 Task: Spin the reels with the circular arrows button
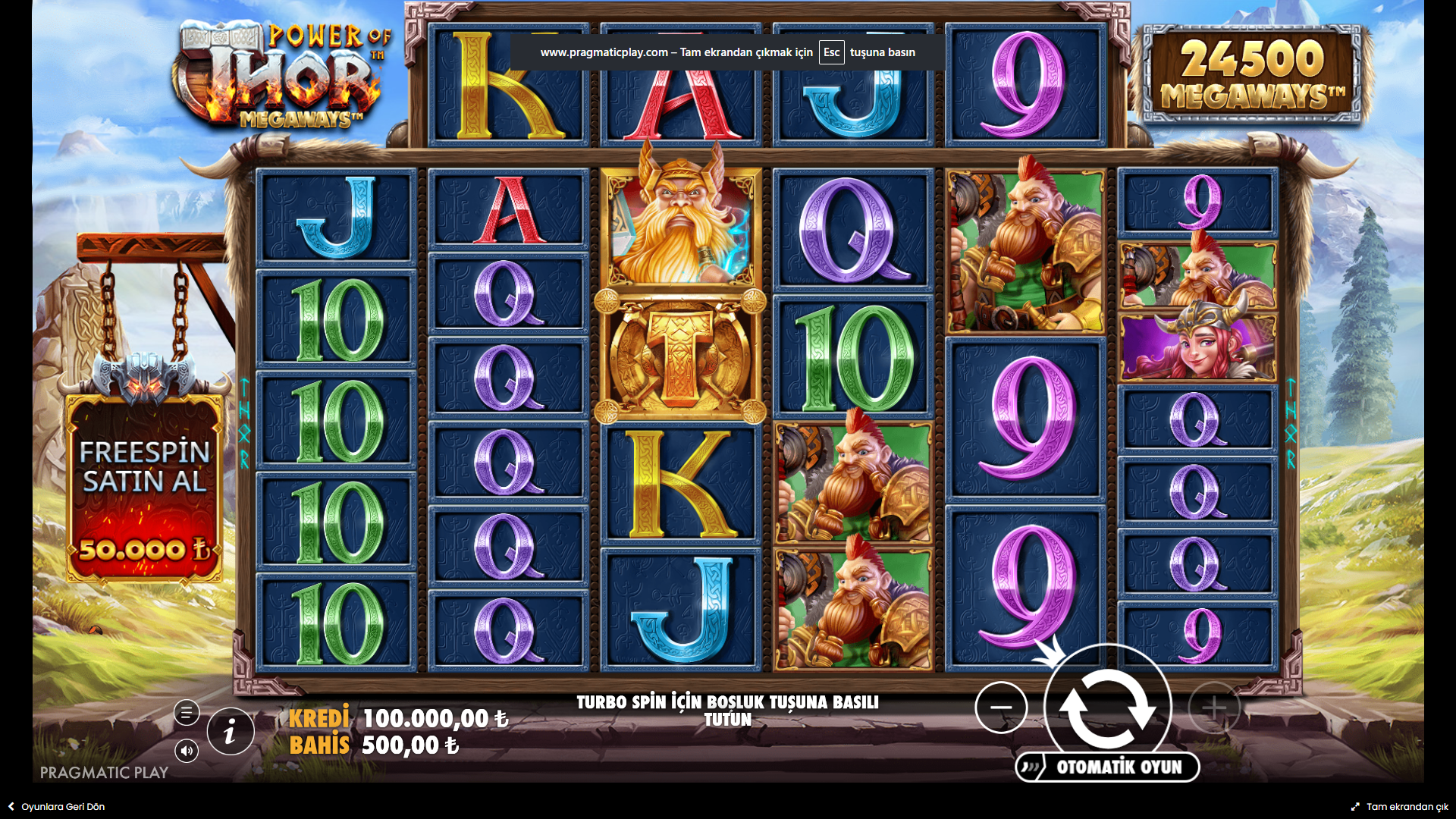click(x=1107, y=708)
